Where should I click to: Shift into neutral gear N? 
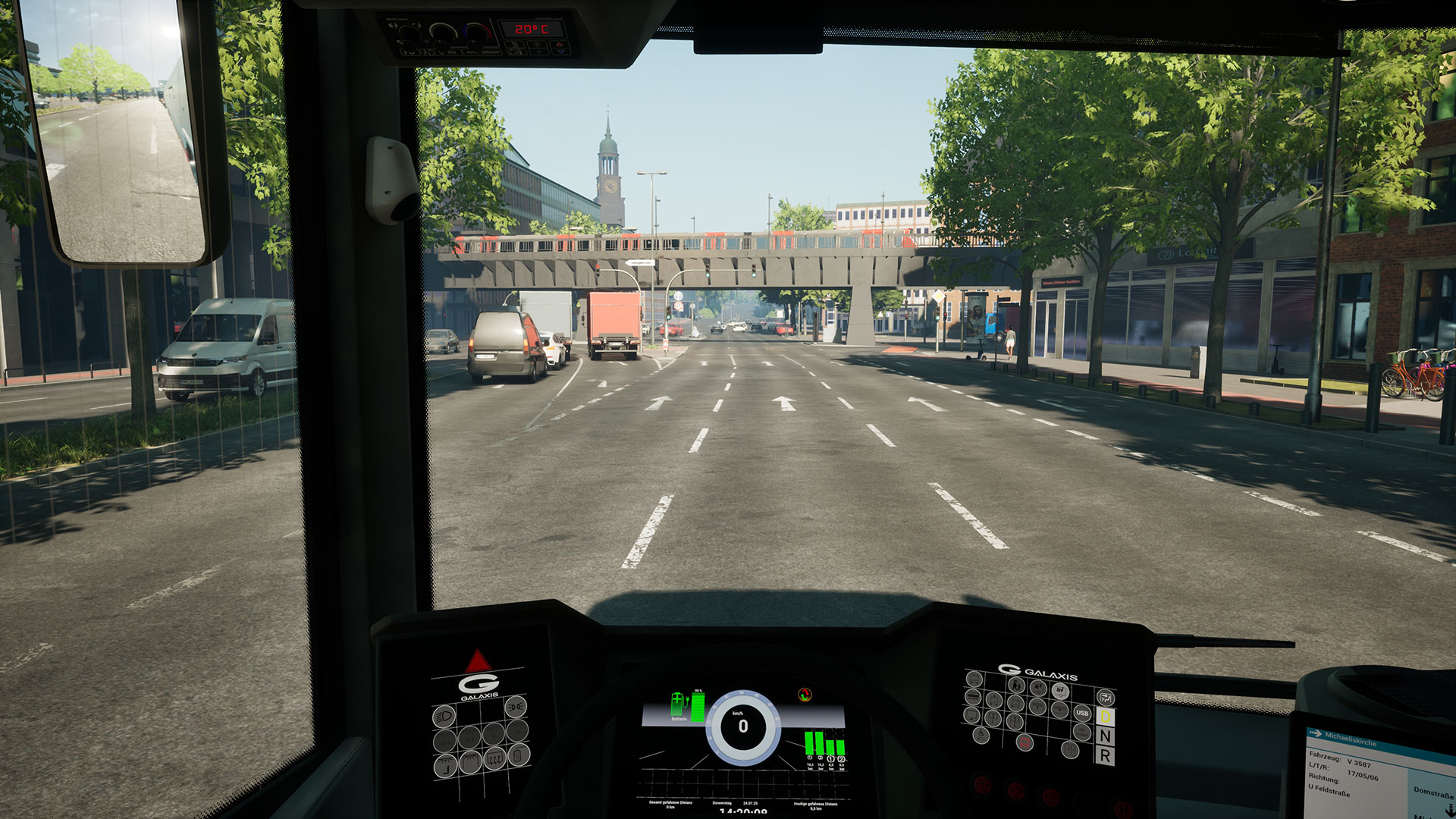pyautogui.click(x=1105, y=736)
